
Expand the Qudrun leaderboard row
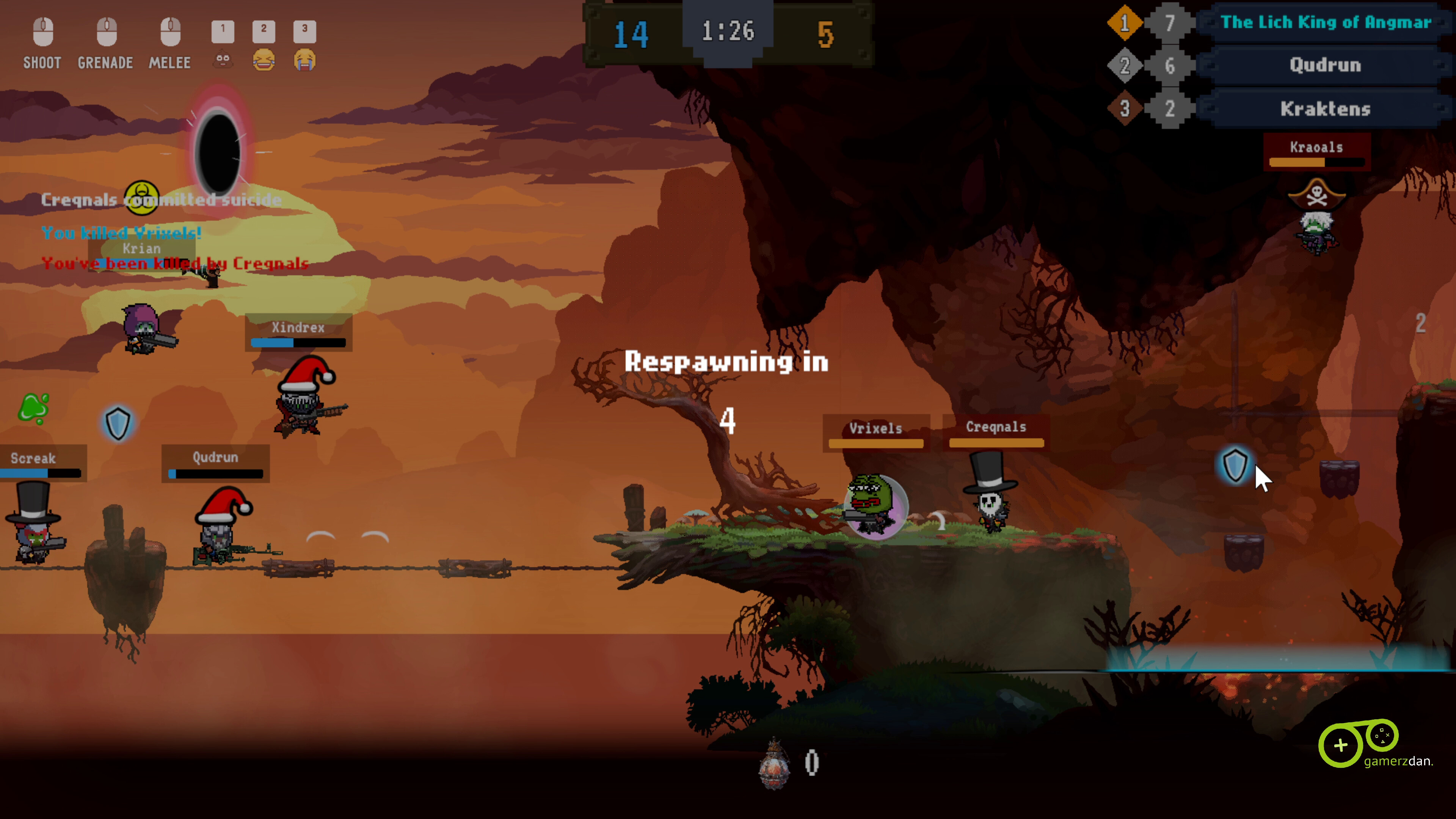pyautogui.click(x=1326, y=66)
